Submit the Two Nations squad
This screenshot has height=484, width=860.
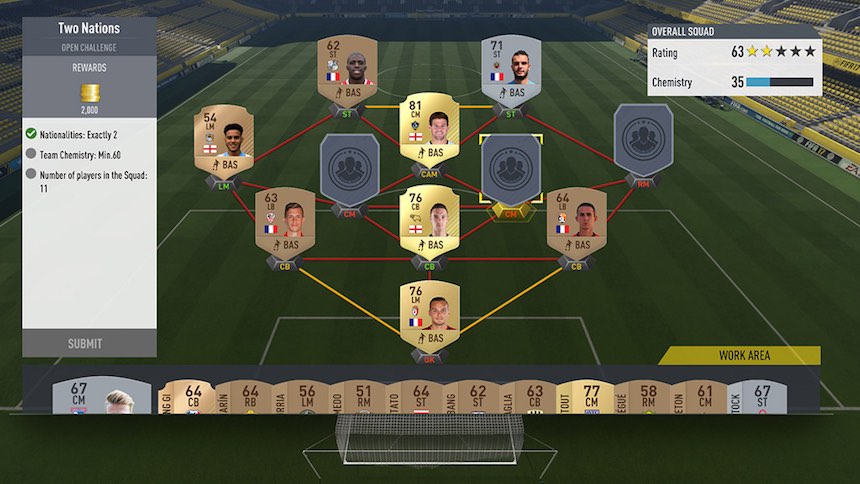tap(85, 343)
